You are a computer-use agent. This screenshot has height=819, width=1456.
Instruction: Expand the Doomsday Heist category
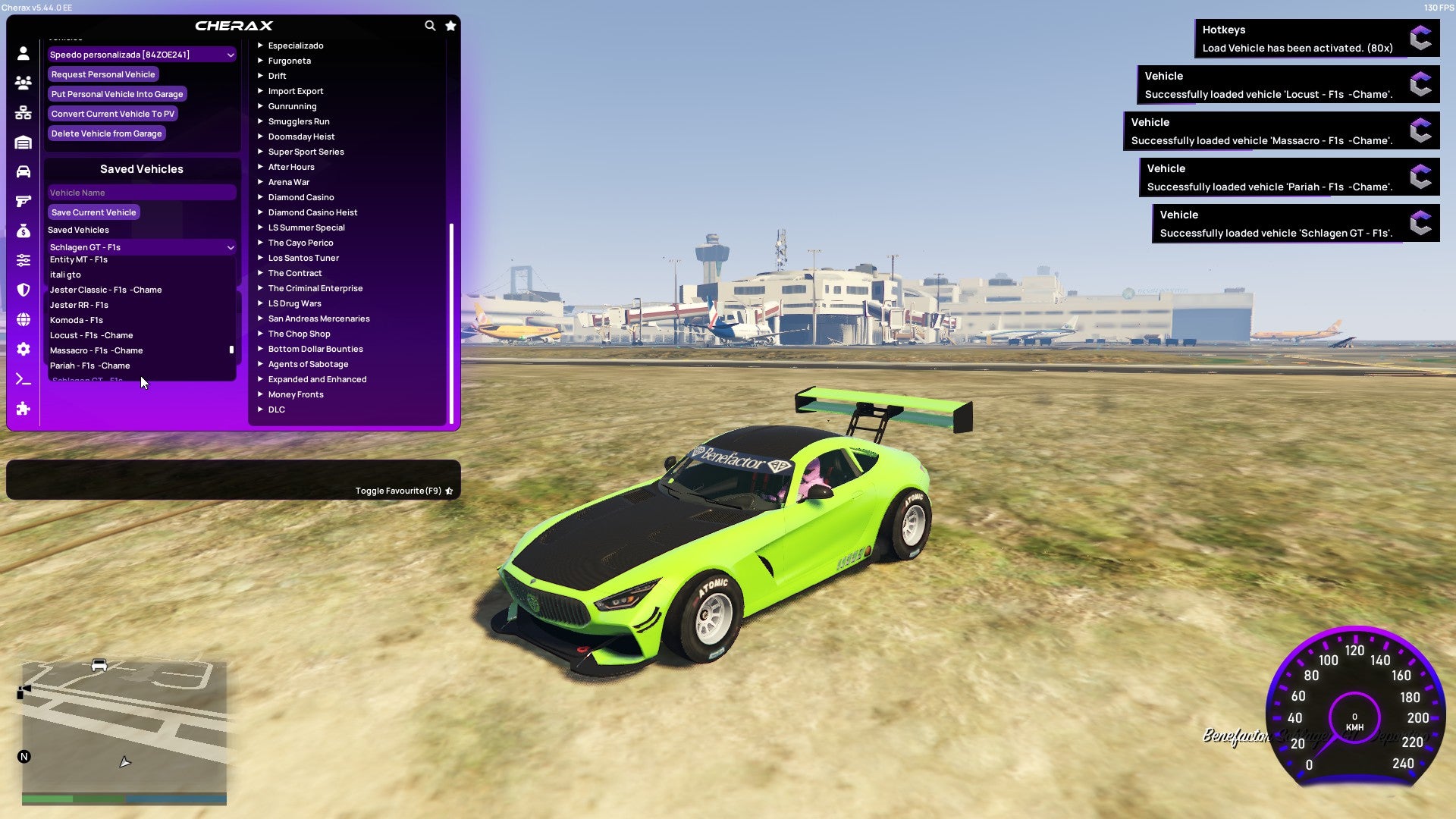[x=301, y=136]
